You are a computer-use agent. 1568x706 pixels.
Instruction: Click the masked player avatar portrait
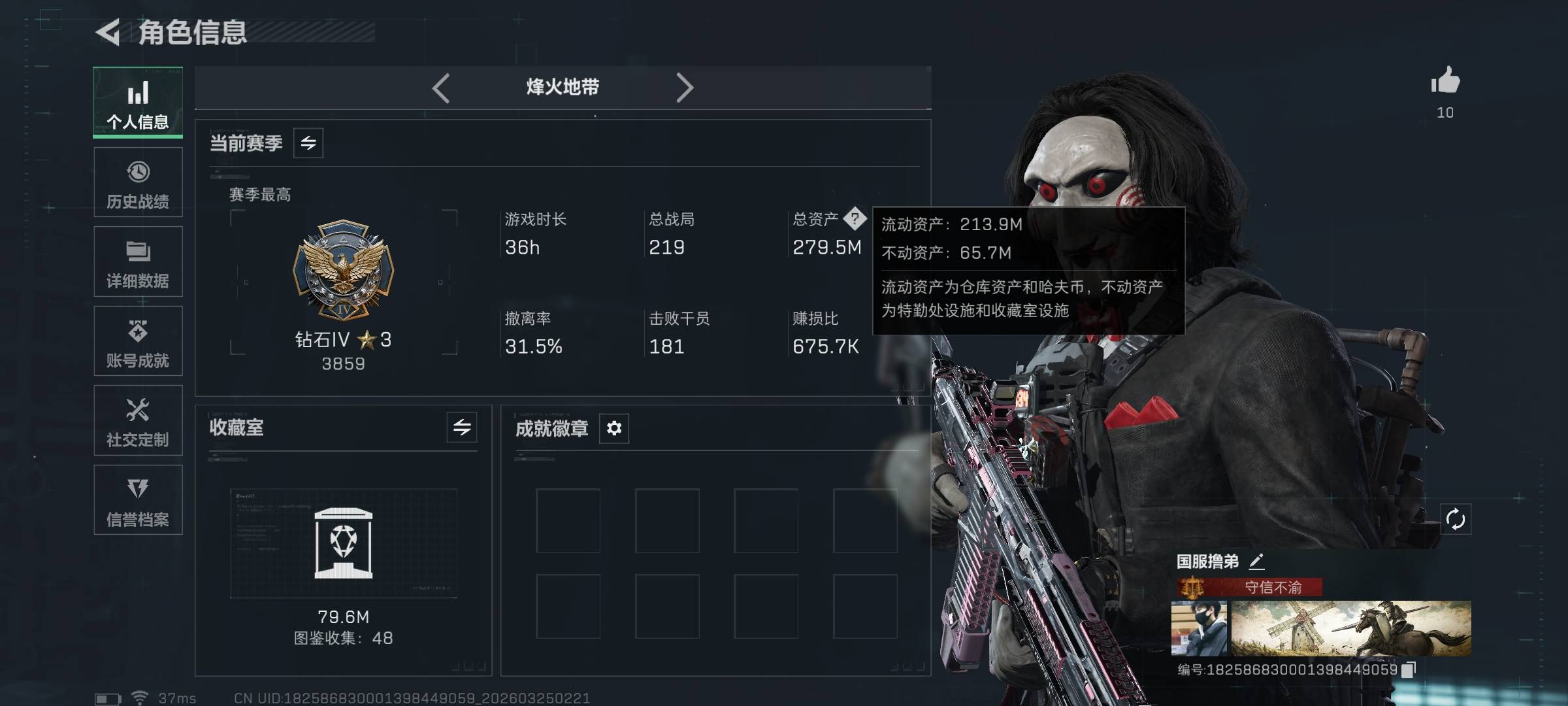pyautogui.click(x=1200, y=628)
